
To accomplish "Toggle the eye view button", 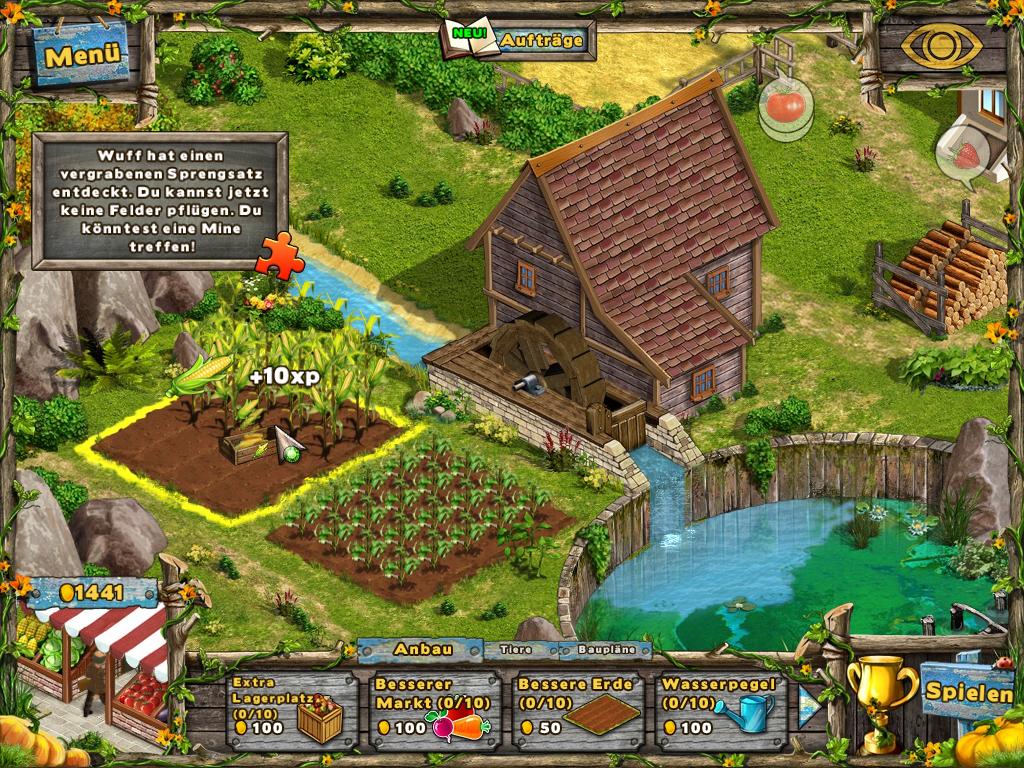I will [x=940, y=45].
